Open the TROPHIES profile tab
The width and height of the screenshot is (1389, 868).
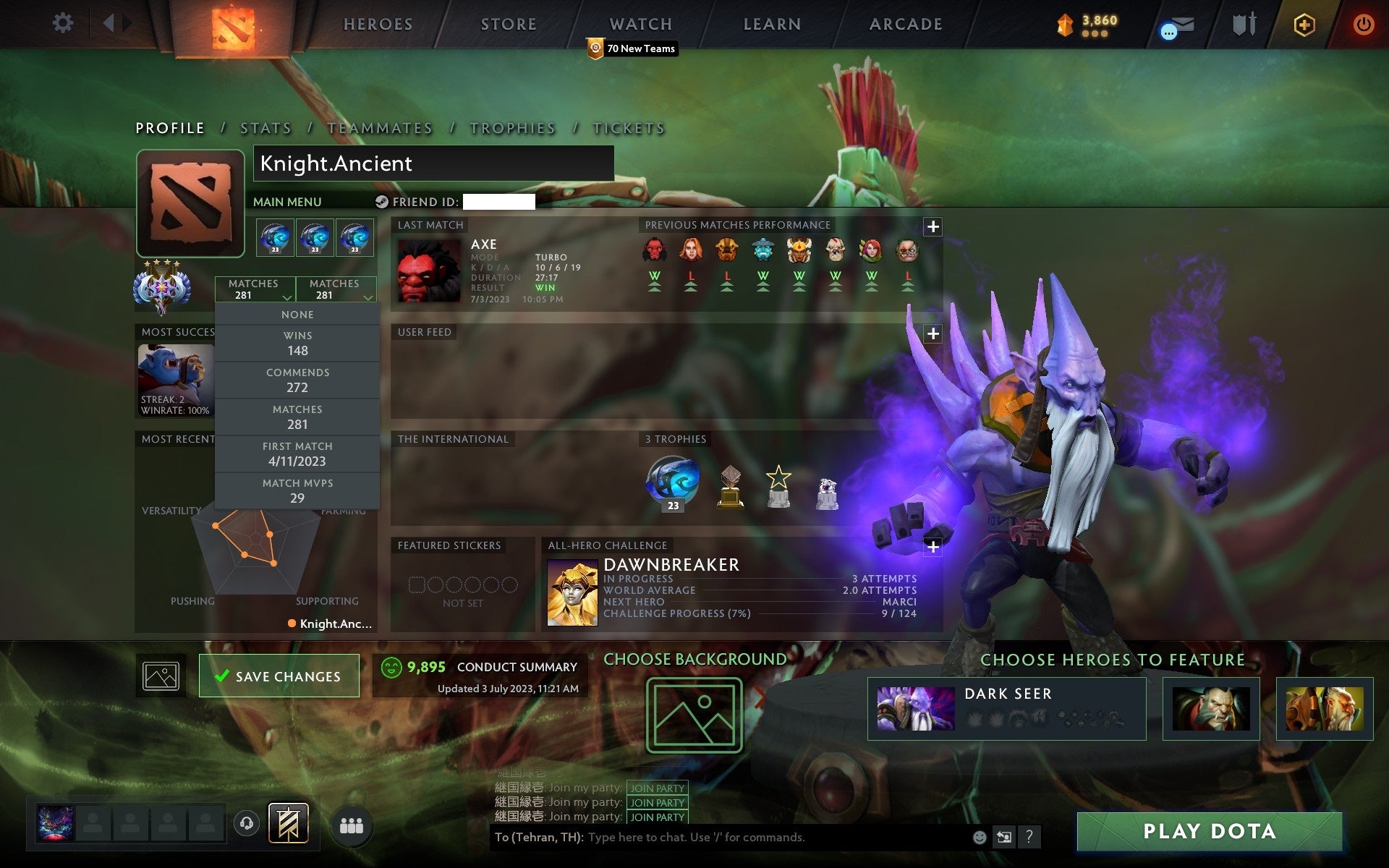pos(512,127)
